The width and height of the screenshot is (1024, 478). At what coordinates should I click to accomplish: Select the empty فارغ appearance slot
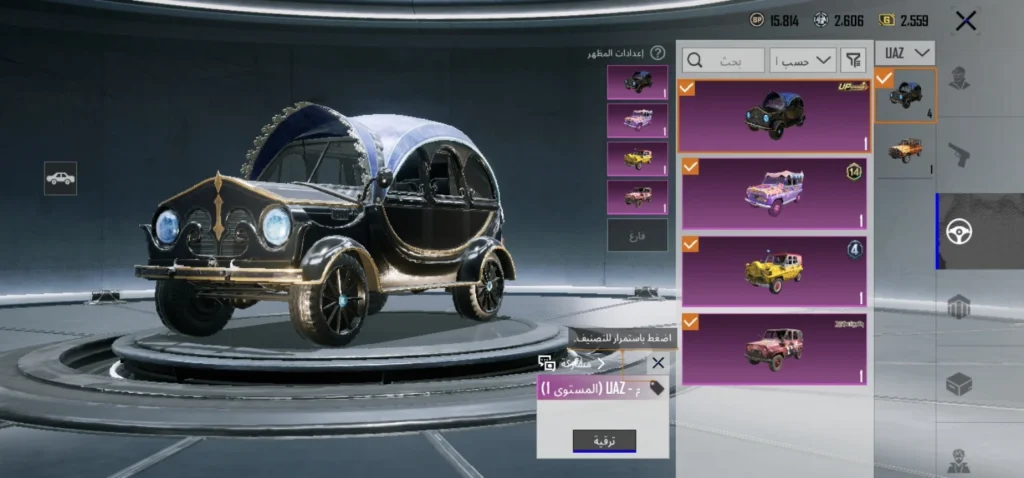(637, 235)
